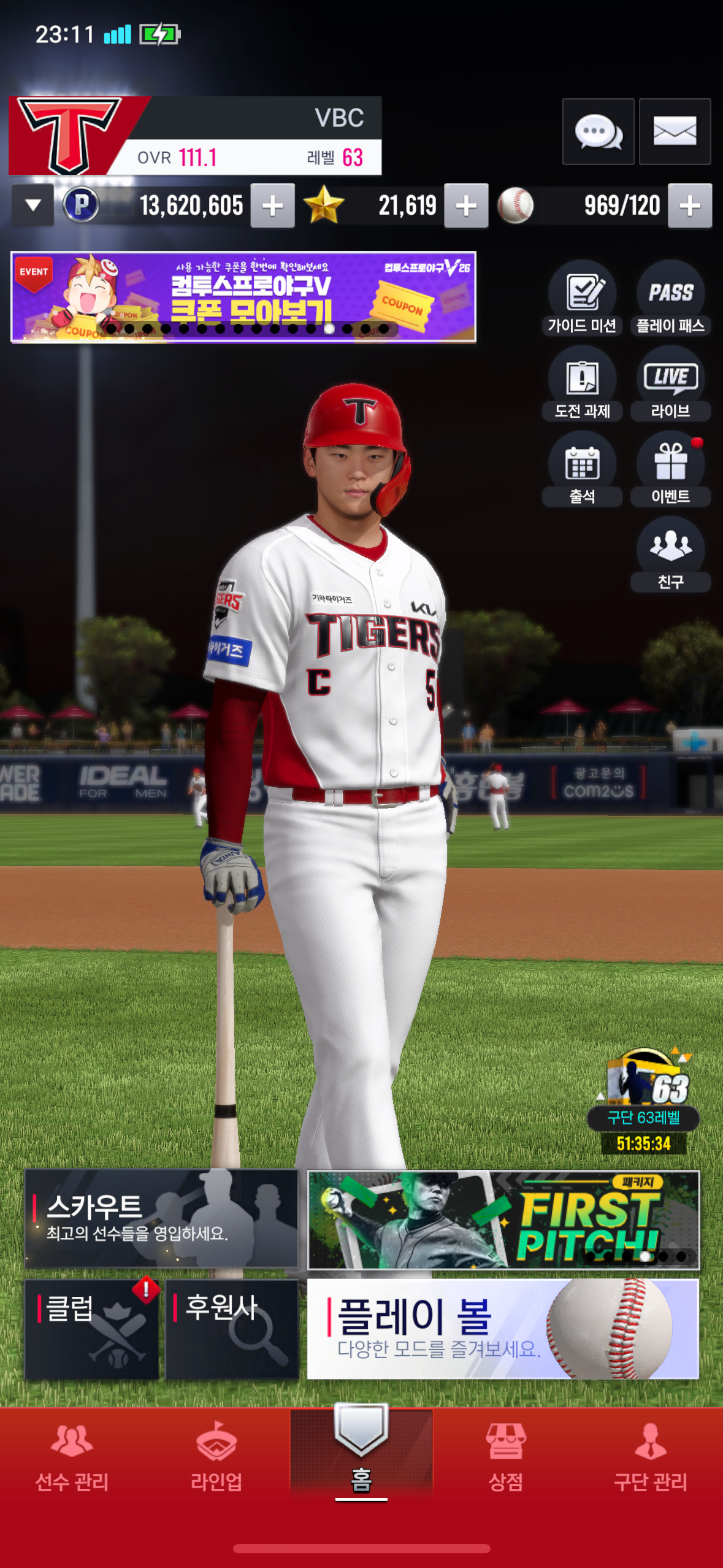Add more stars with the plus button
723x1568 pixels.
click(x=466, y=206)
